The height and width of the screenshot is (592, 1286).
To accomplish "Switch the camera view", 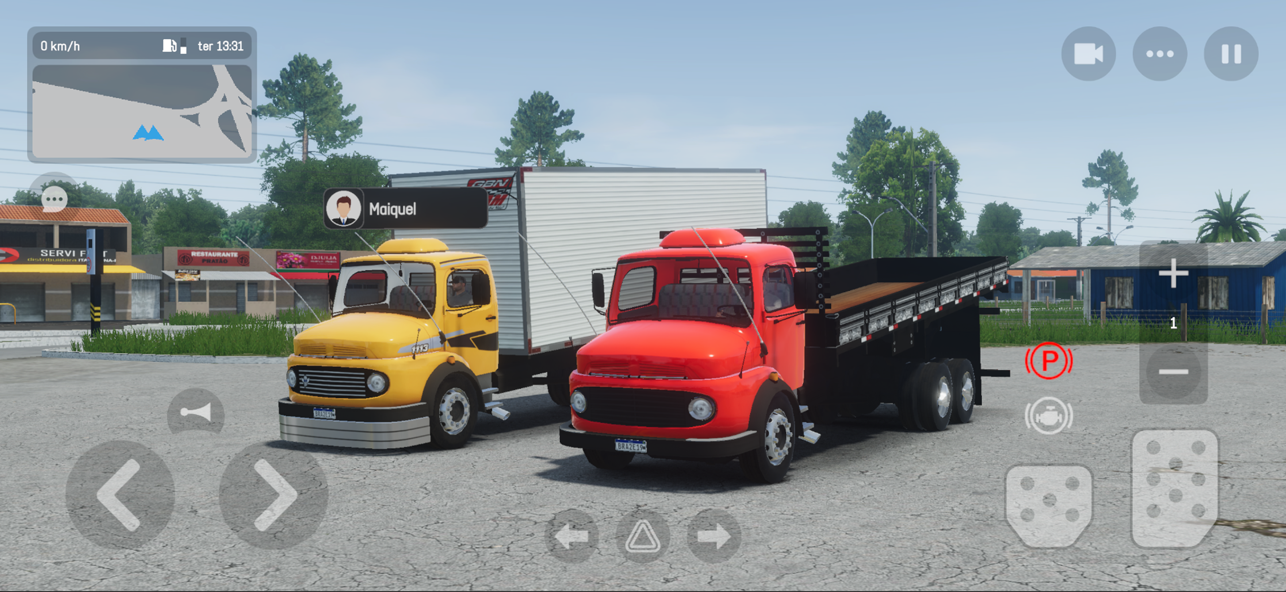I will pyautogui.click(x=1088, y=54).
